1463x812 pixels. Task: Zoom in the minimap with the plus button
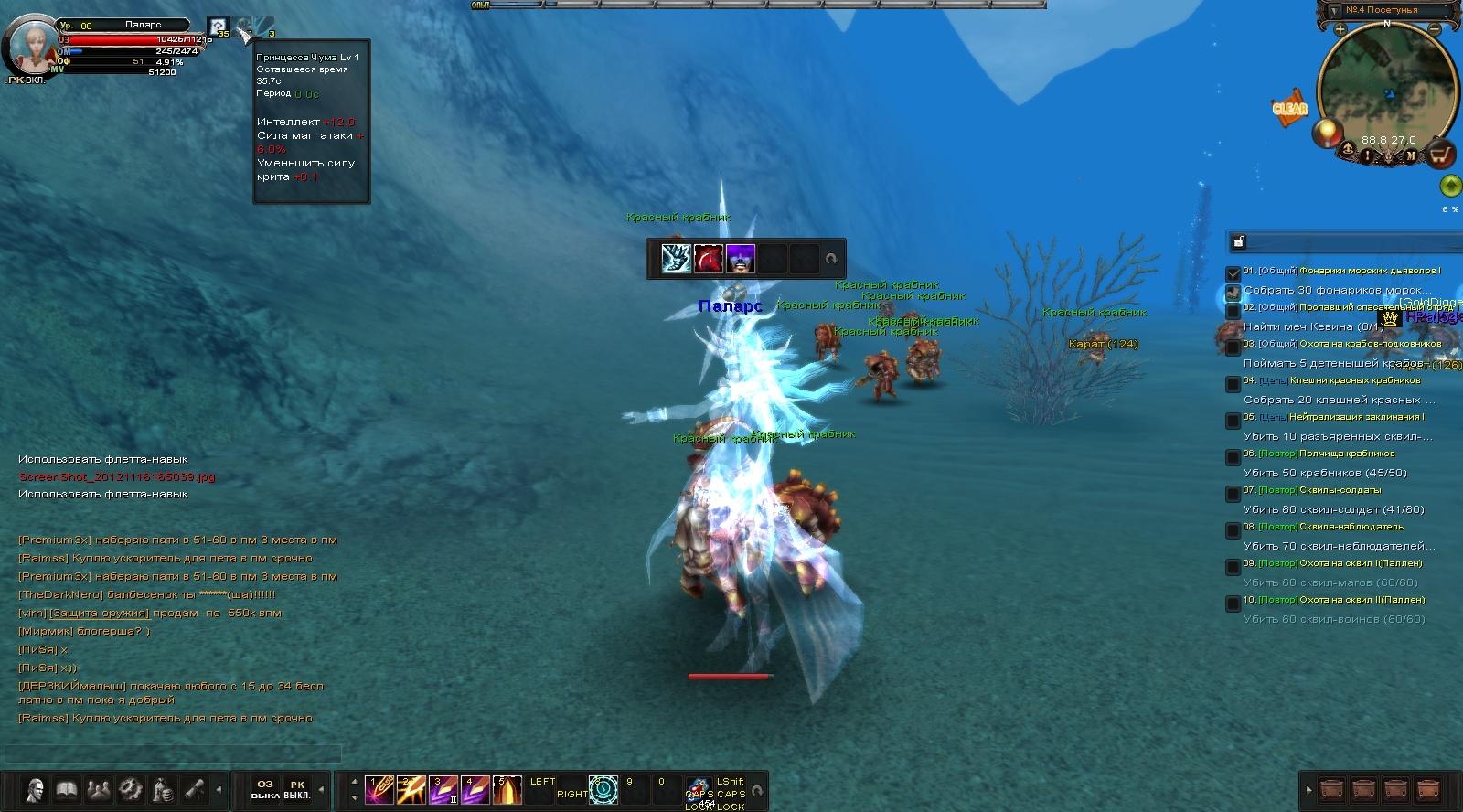[1340, 30]
